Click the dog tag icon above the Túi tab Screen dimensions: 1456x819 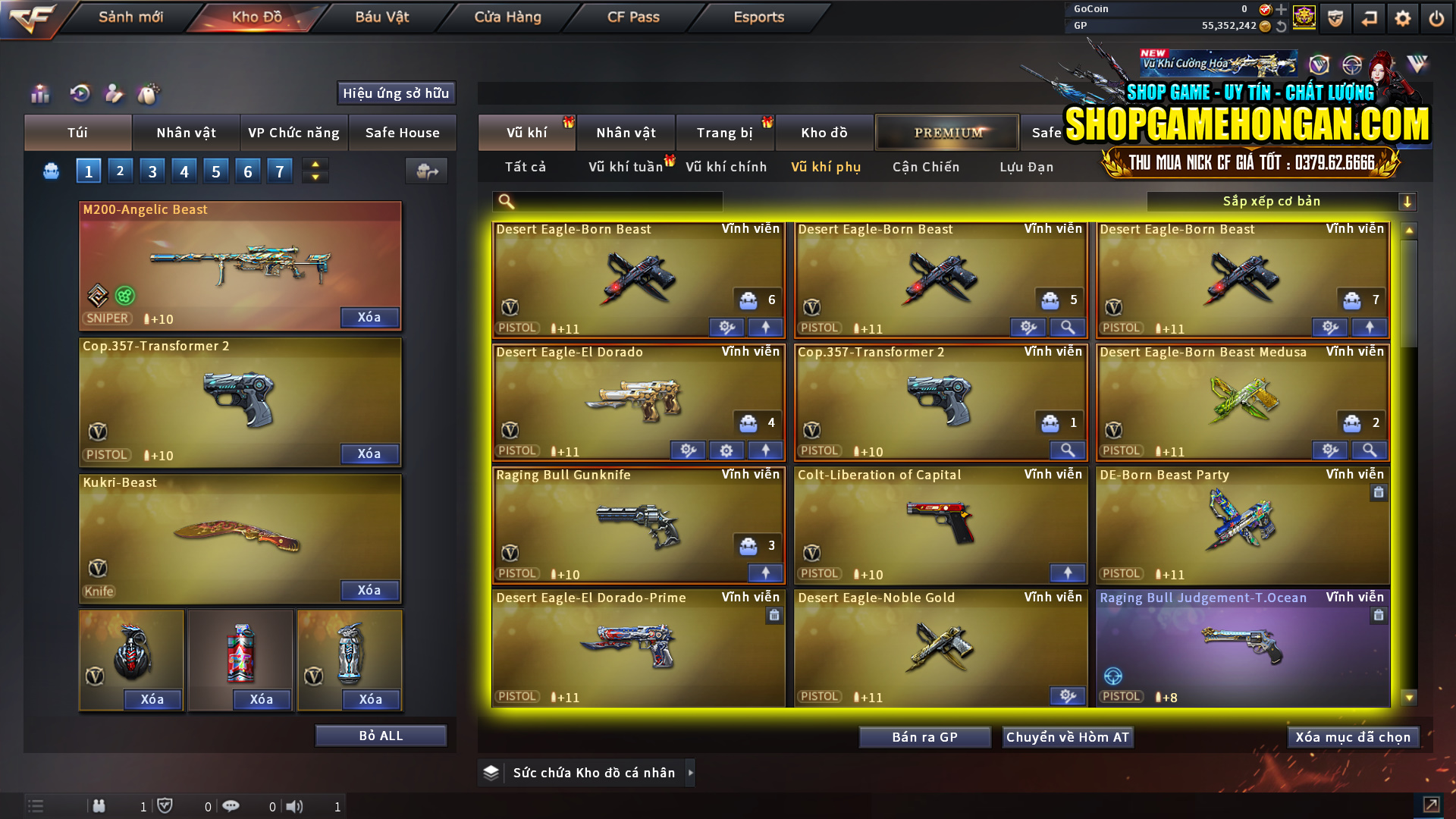point(149,94)
